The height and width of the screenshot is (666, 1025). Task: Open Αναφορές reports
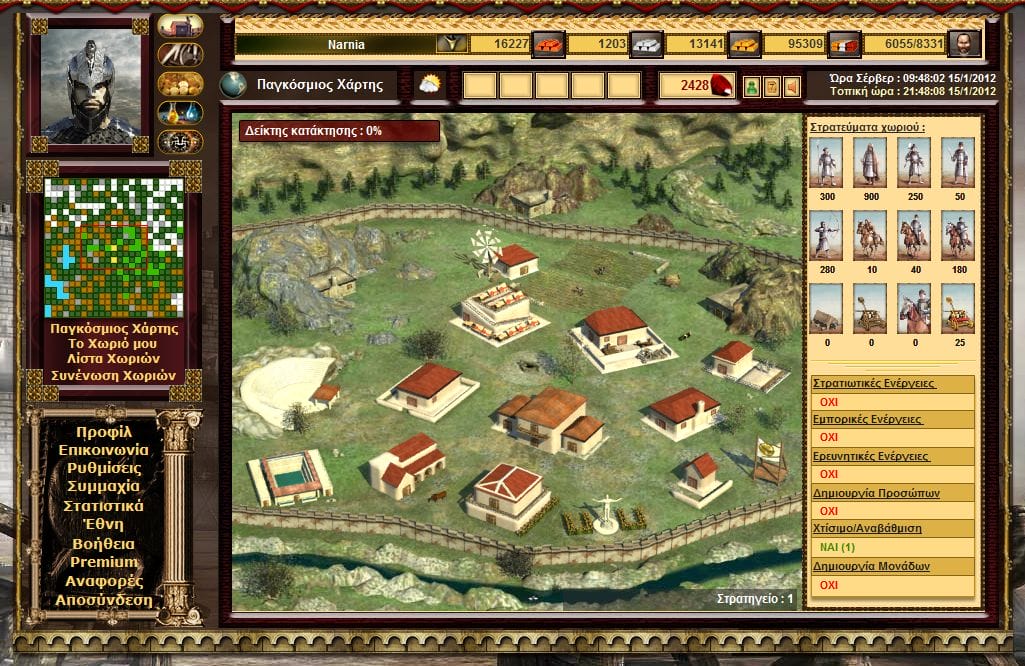(103, 581)
